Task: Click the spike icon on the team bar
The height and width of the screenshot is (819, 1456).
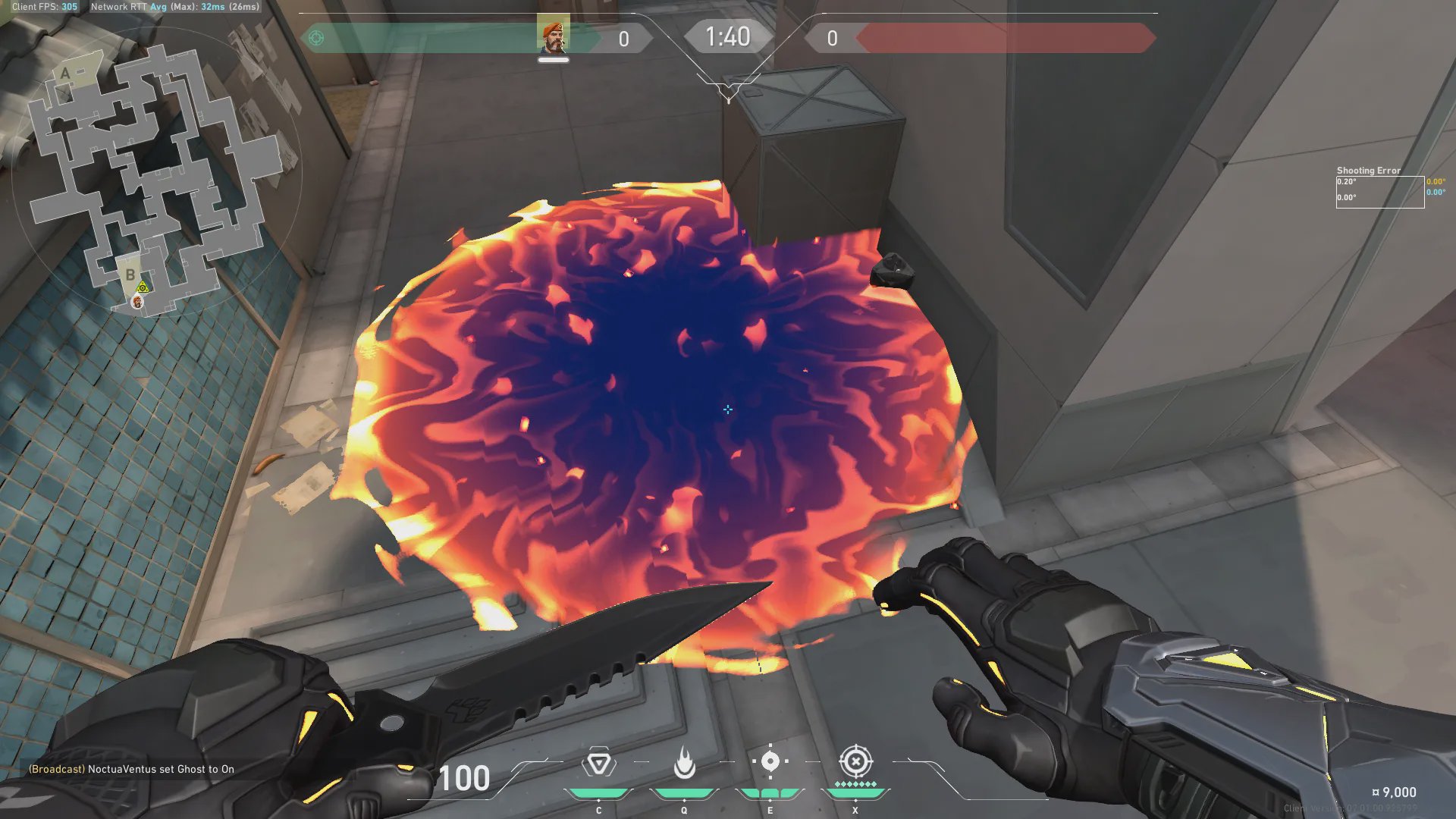Action: click(x=316, y=38)
